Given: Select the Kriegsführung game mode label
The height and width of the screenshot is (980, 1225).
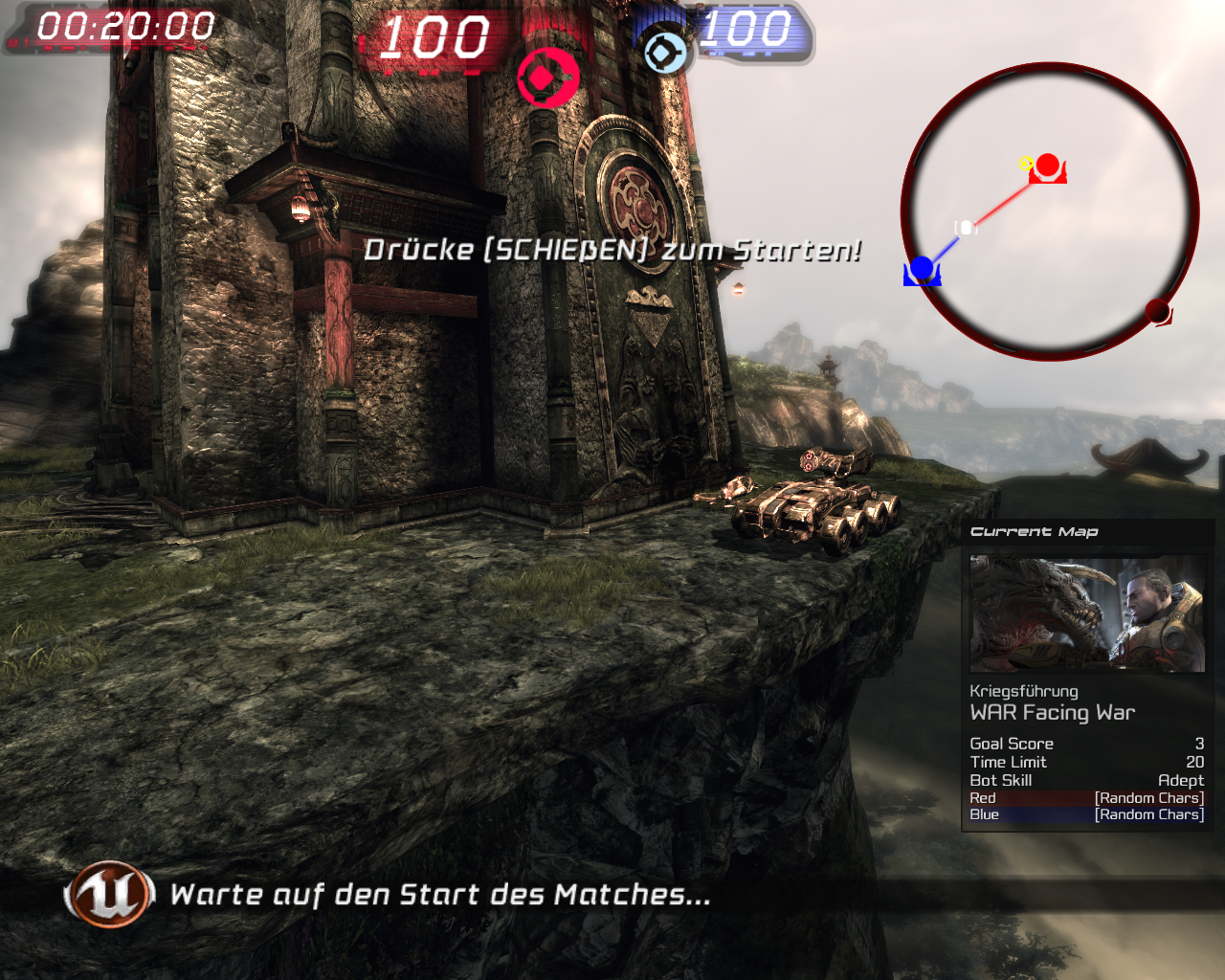Looking at the screenshot, I should pos(1024,690).
